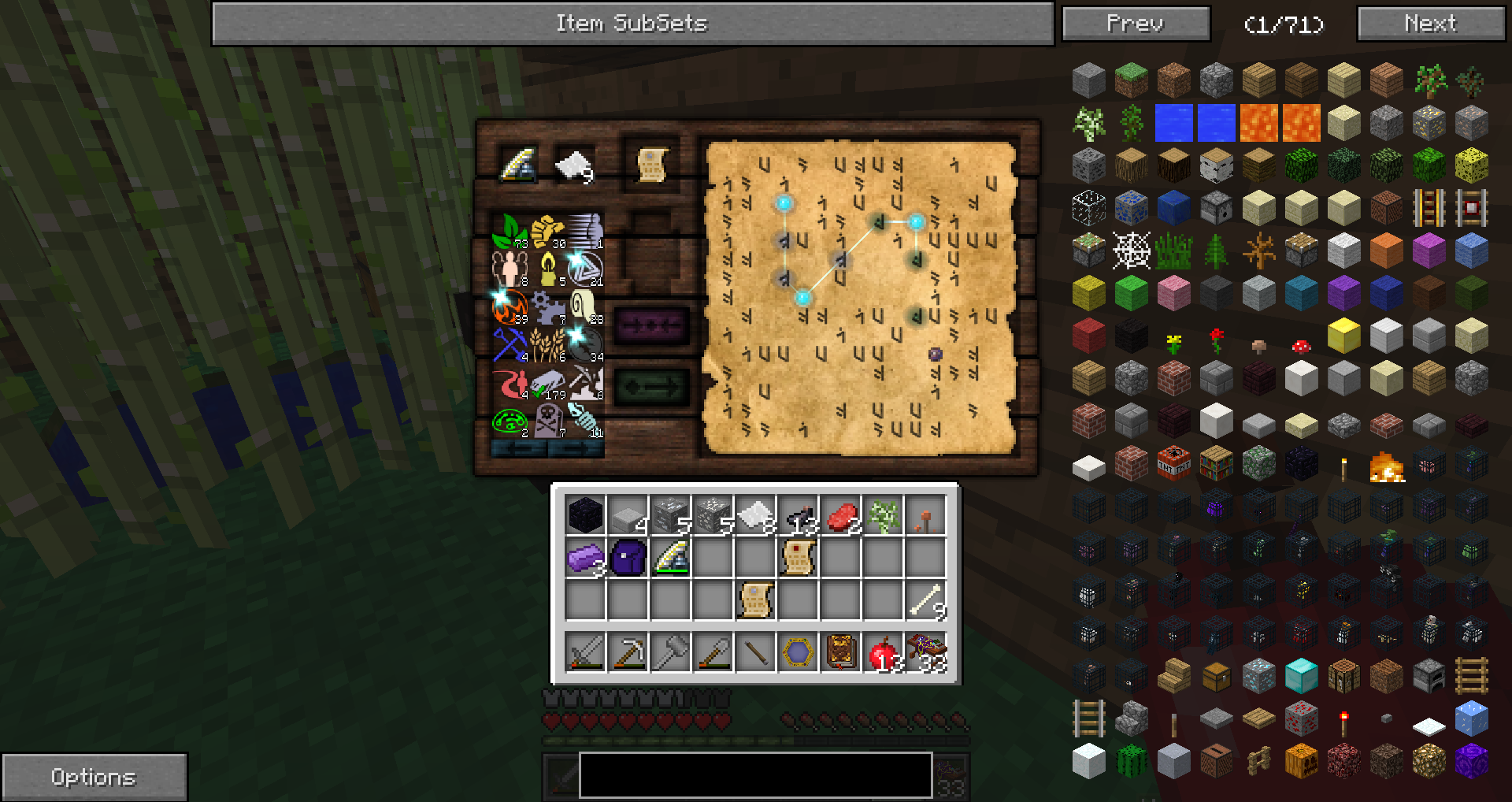Viewport: 1512px width, 802px height.
Task: Choose the wheat crop aspect
Action: click(548, 344)
